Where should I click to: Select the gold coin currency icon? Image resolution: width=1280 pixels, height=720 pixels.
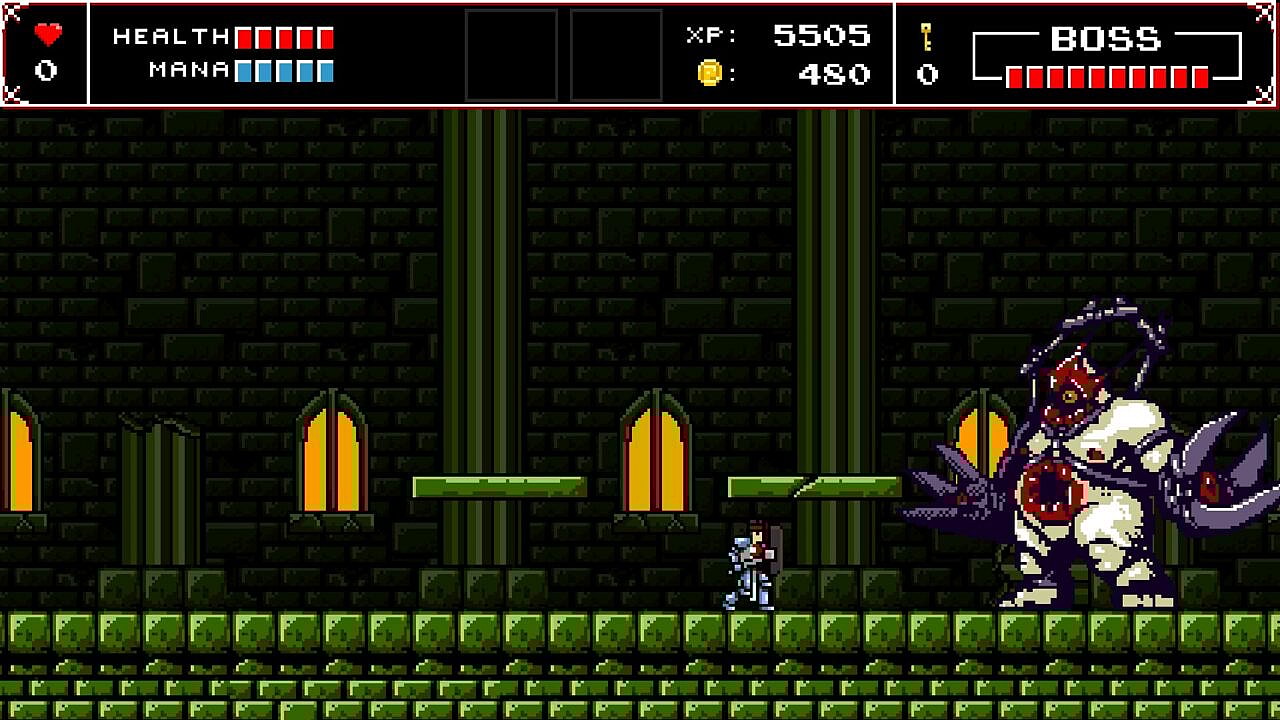point(709,73)
